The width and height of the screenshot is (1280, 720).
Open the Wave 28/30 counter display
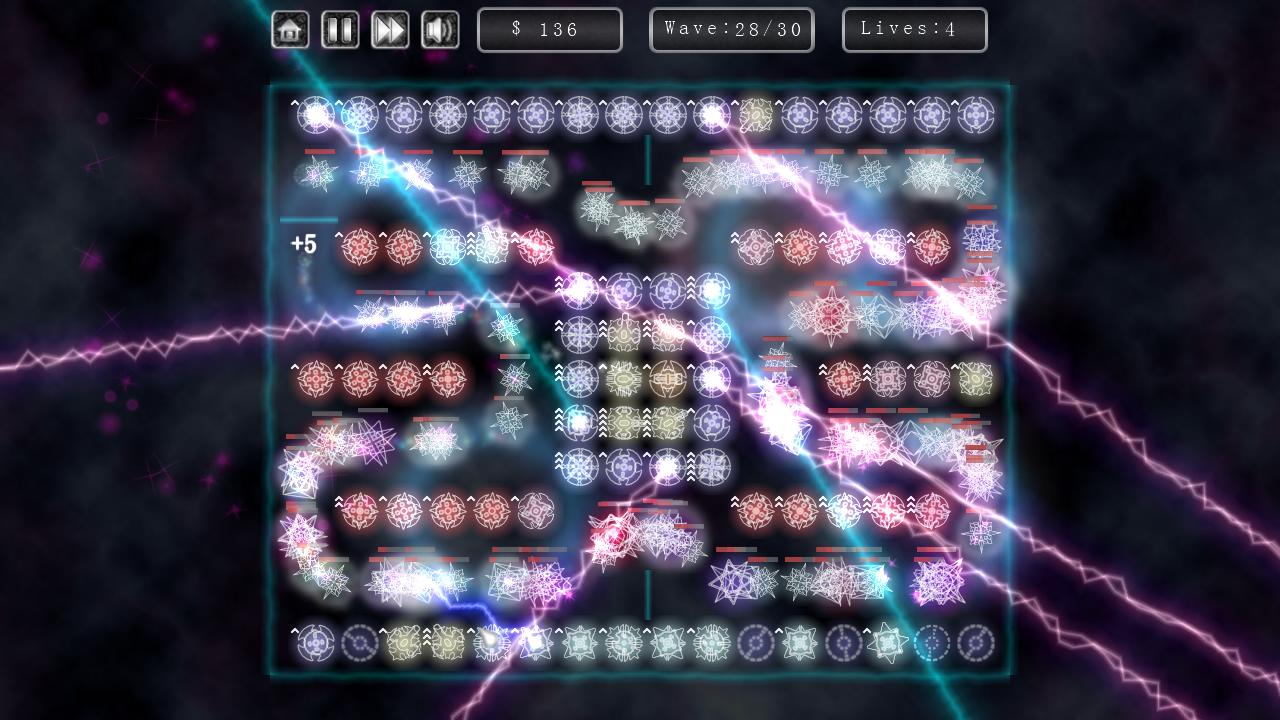[732, 29]
